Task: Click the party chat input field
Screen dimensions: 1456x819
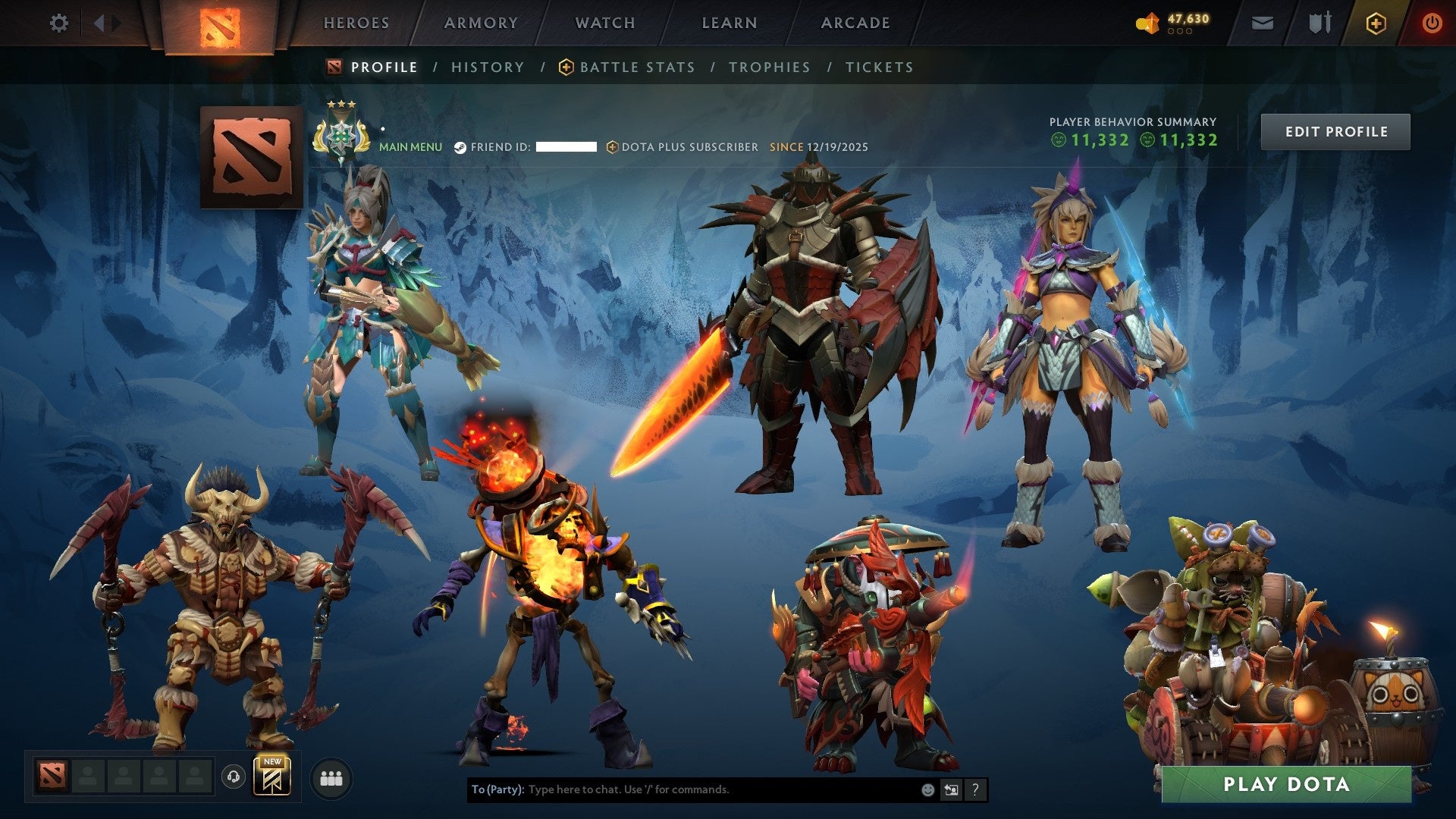Action: pos(682,789)
